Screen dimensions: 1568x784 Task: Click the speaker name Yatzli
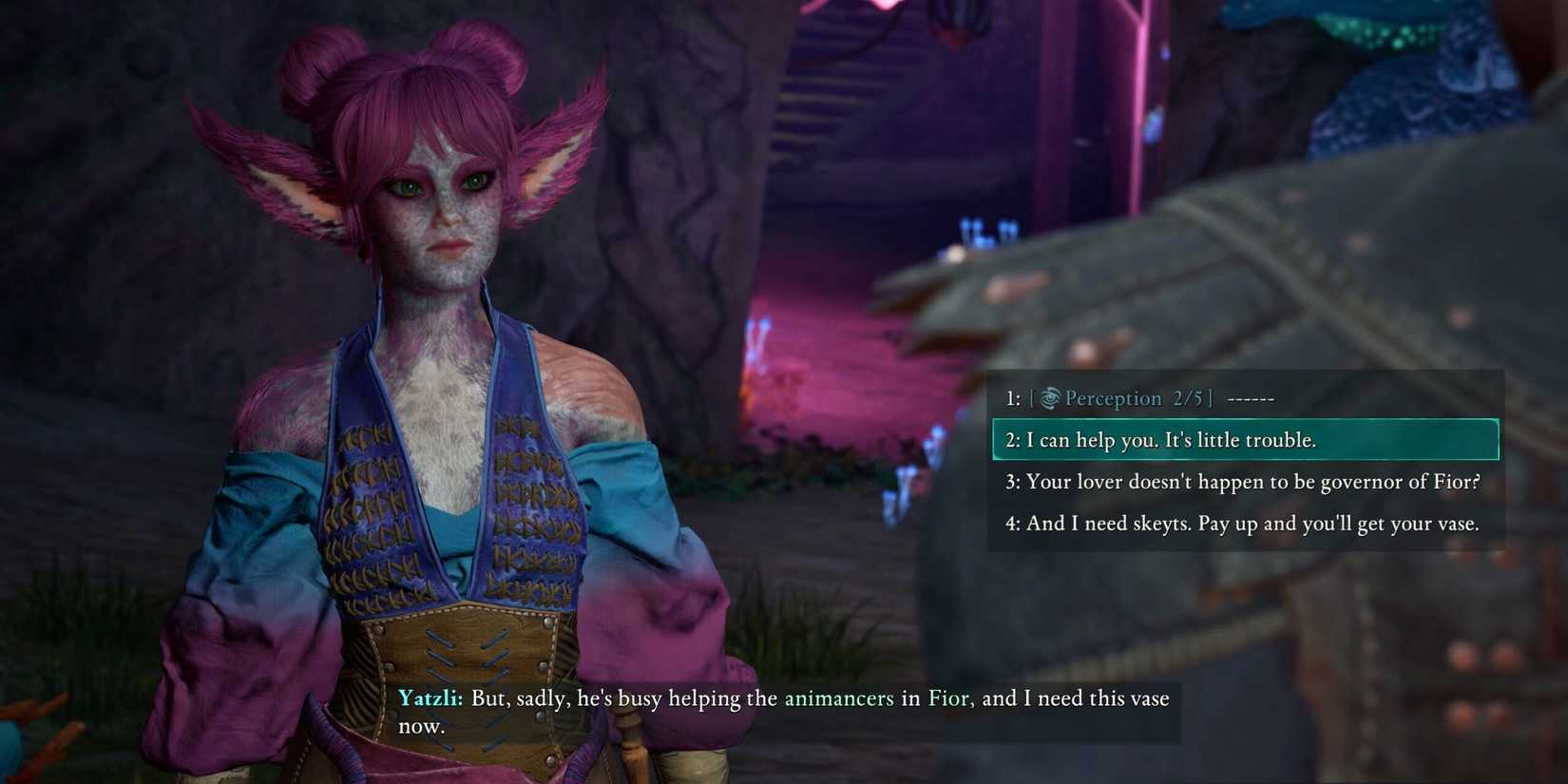(x=429, y=698)
